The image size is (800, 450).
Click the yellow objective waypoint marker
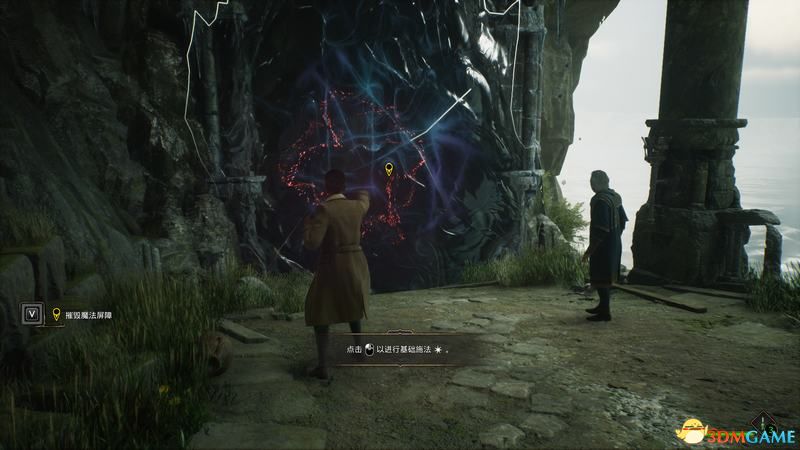pos(389,169)
